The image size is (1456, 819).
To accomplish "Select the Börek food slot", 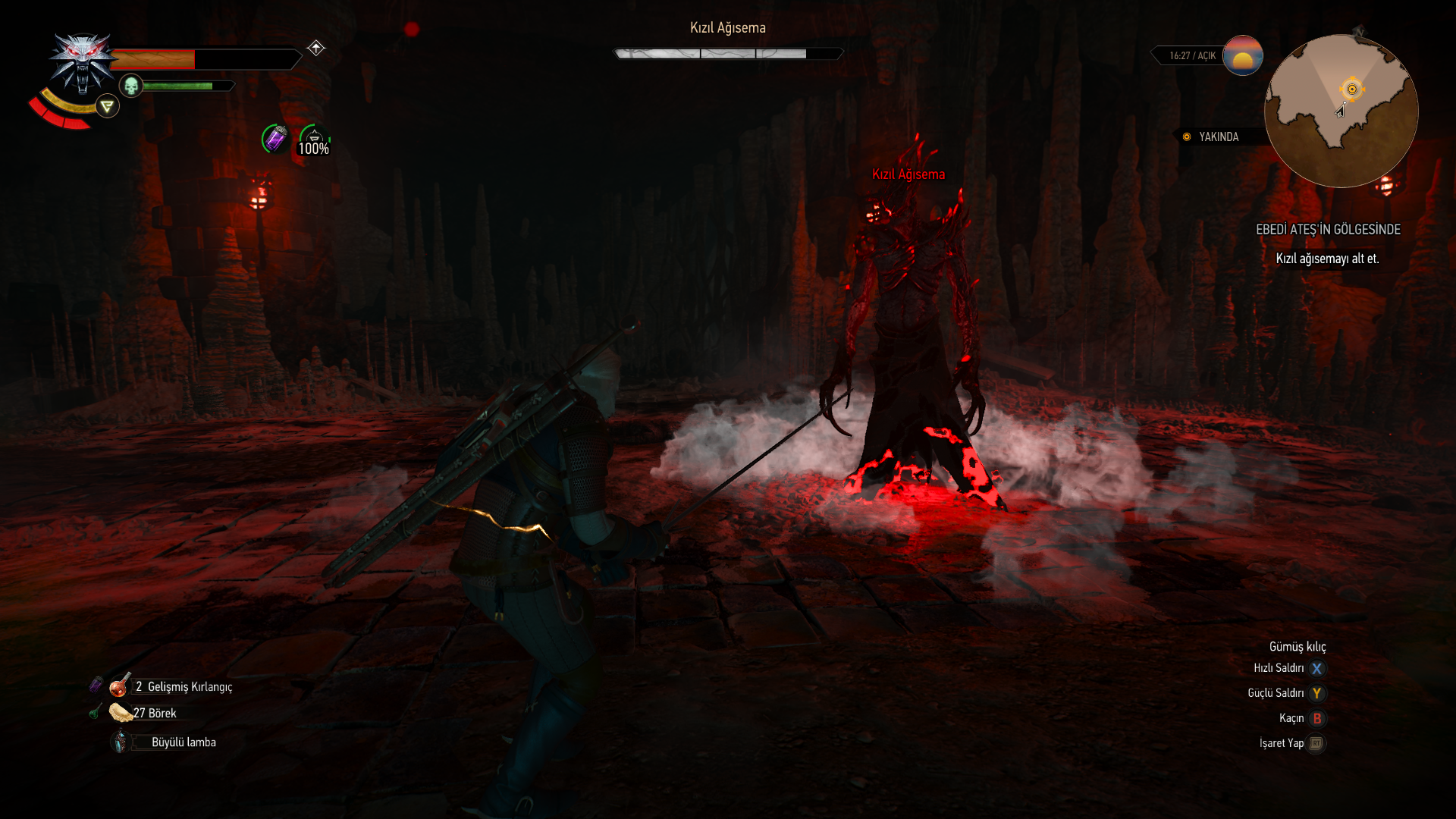I will pyautogui.click(x=120, y=713).
